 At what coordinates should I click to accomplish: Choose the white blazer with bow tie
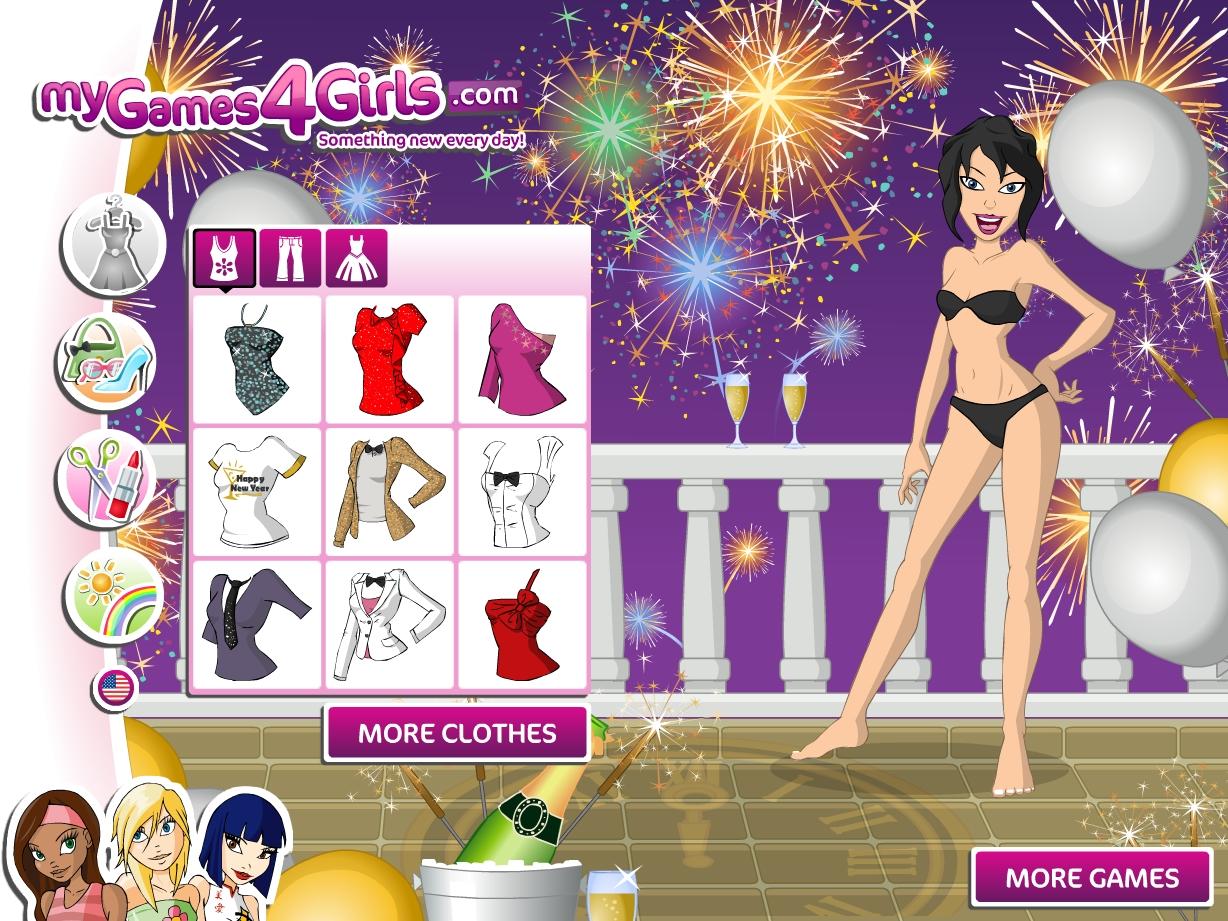pyautogui.click(x=390, y=625)
